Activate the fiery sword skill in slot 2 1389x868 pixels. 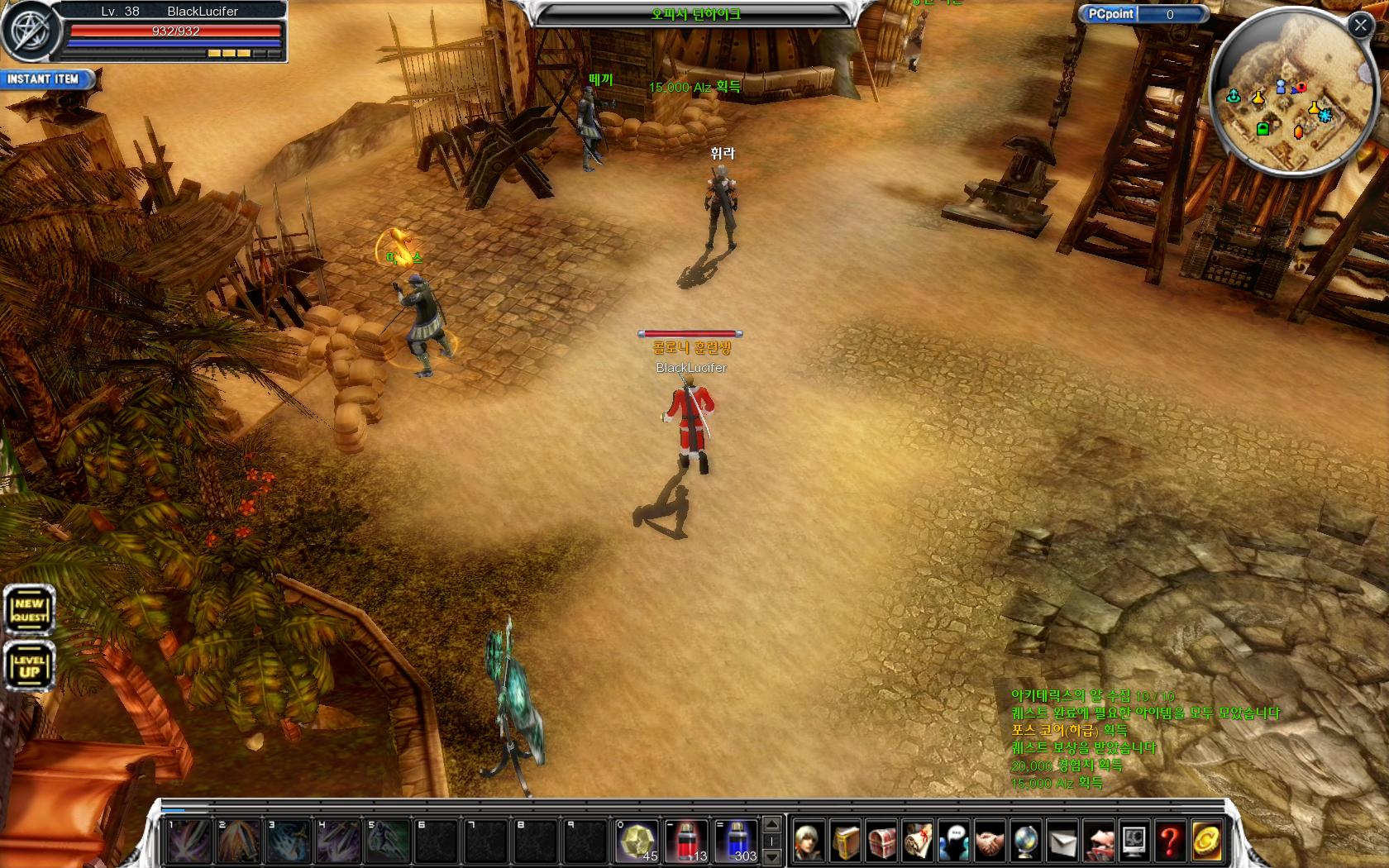point(238,841)
